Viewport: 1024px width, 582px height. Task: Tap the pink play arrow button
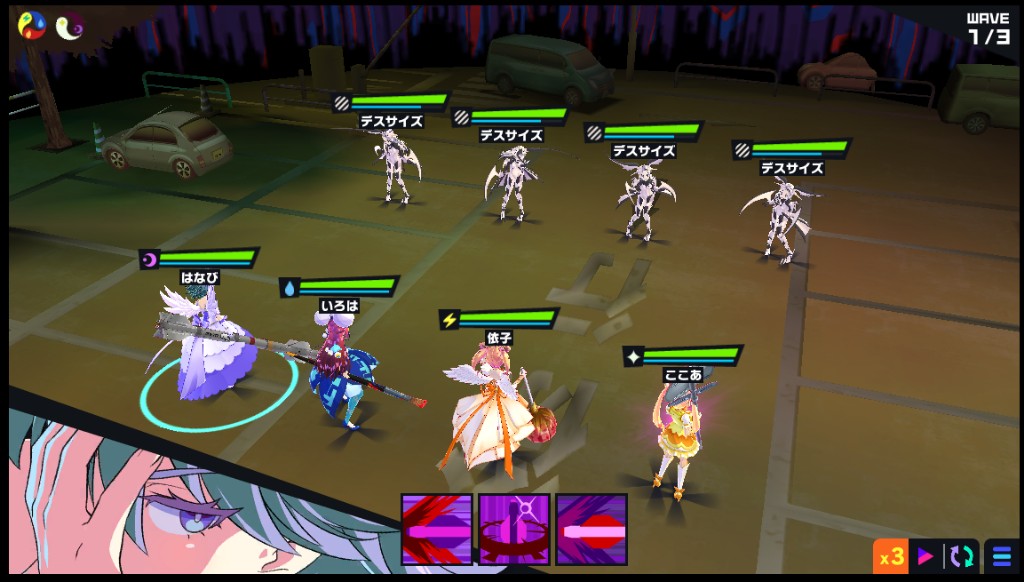point(926,556)
